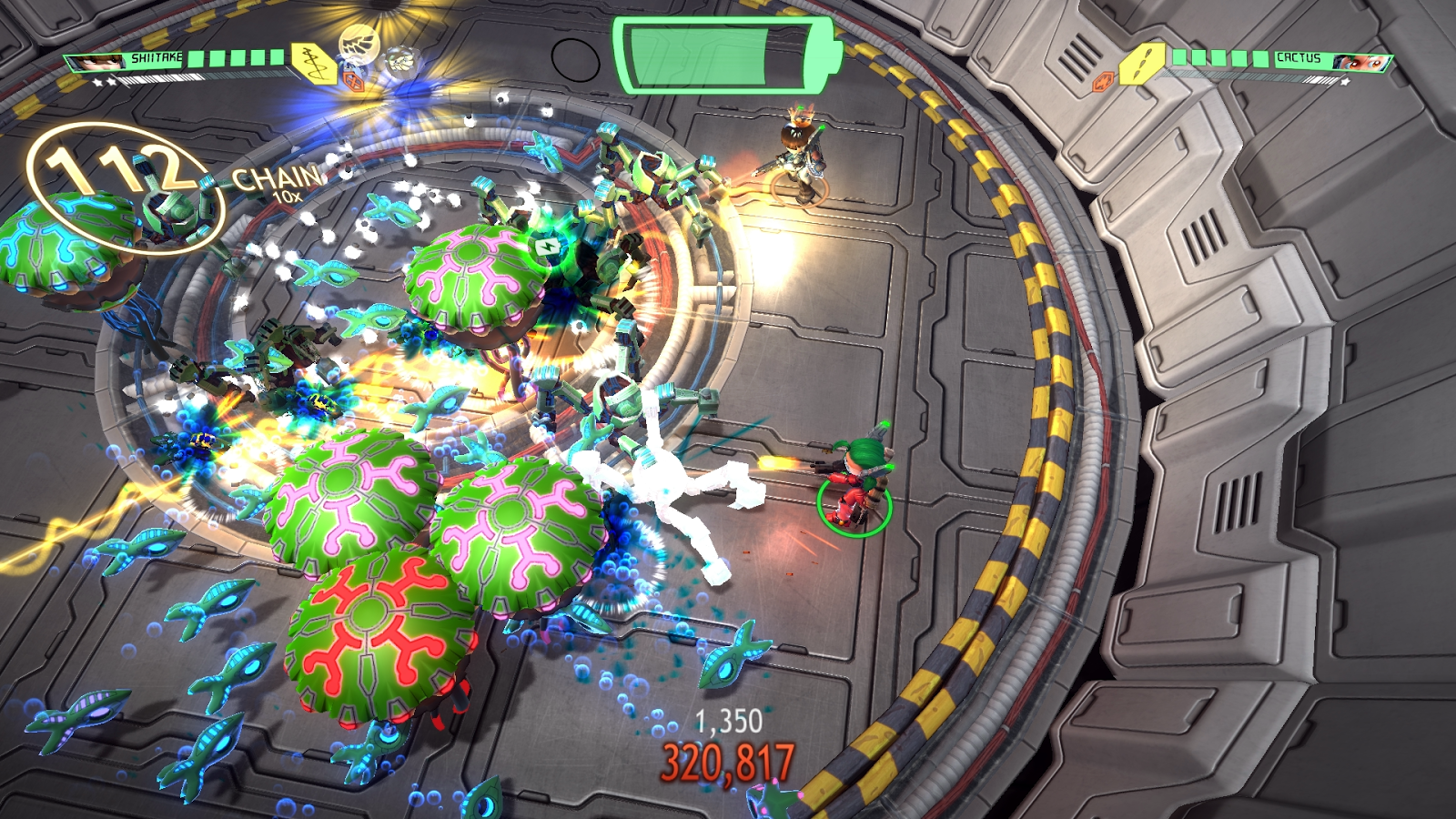Switch to the SHIITAKE player tab
The image size is (1456, 819).
[155, 57]
